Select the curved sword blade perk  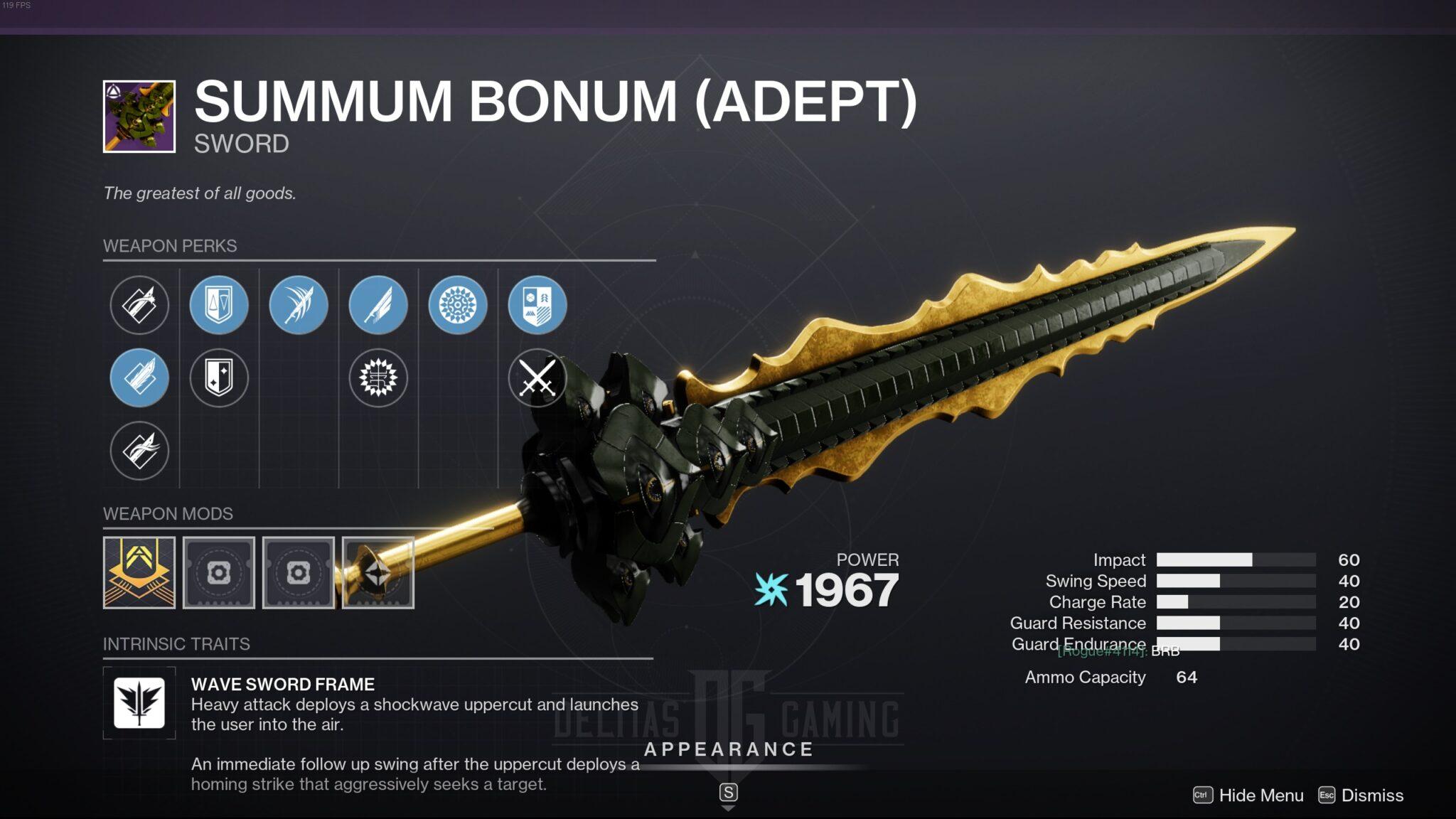(x=299, y=306)
